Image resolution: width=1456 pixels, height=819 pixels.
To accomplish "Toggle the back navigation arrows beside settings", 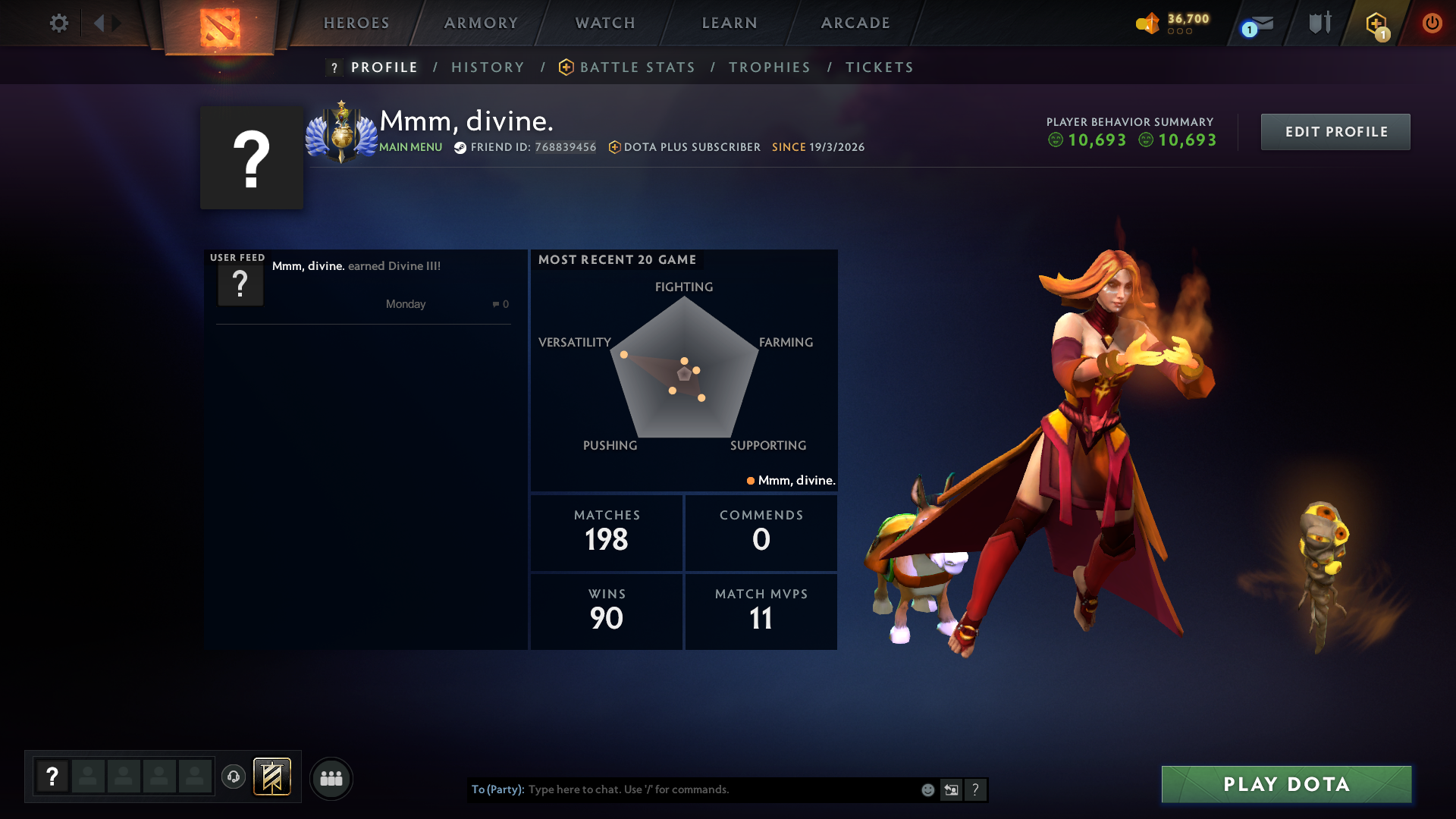I will (x=106, y=23).
